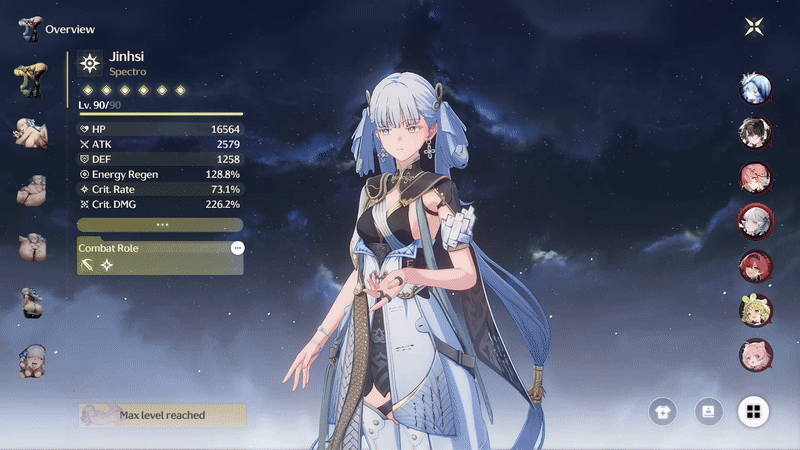
Task: Click the portrait card icon button
Action: (x=708, y=411)
